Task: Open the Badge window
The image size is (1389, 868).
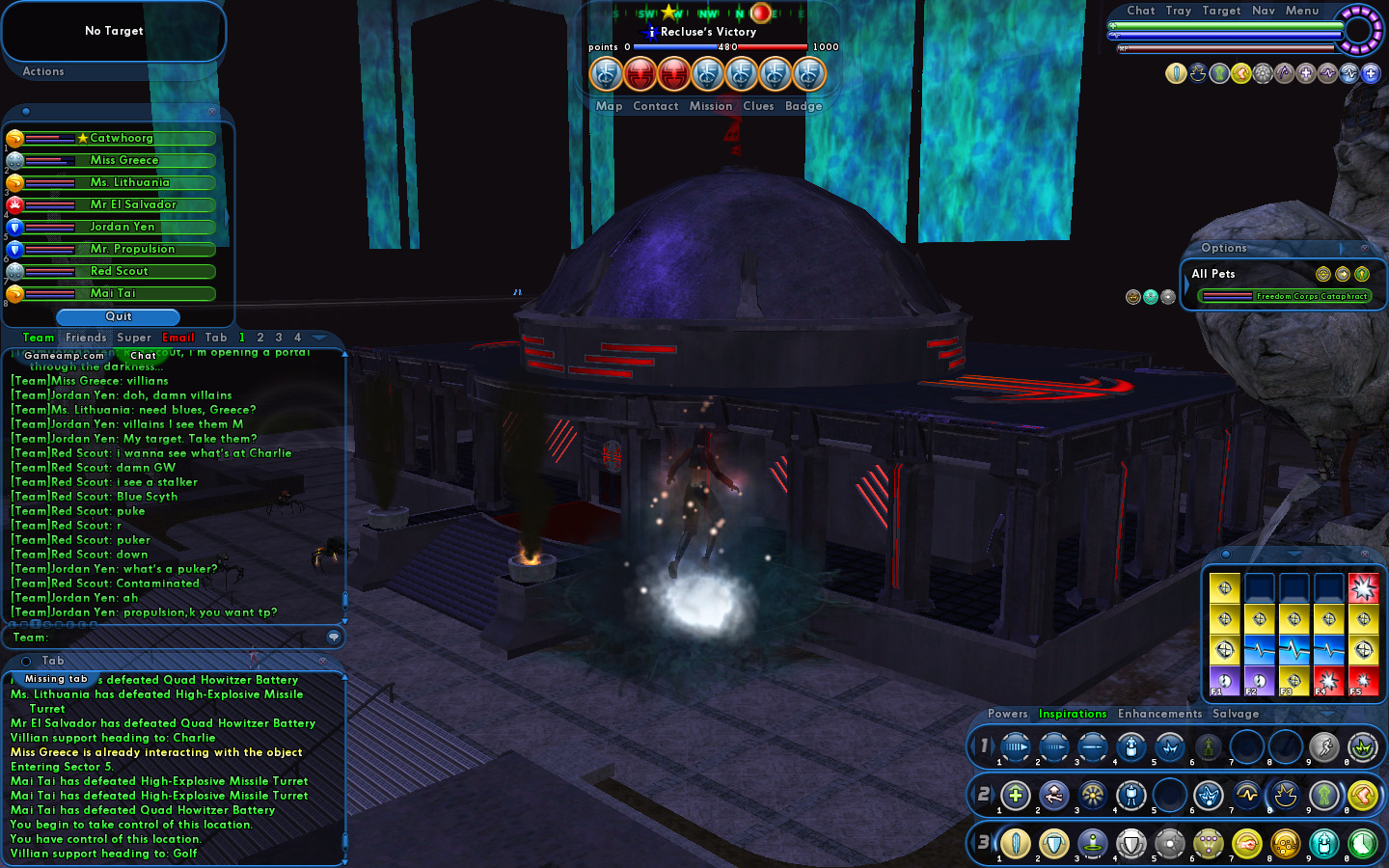Action: point(803,106)
